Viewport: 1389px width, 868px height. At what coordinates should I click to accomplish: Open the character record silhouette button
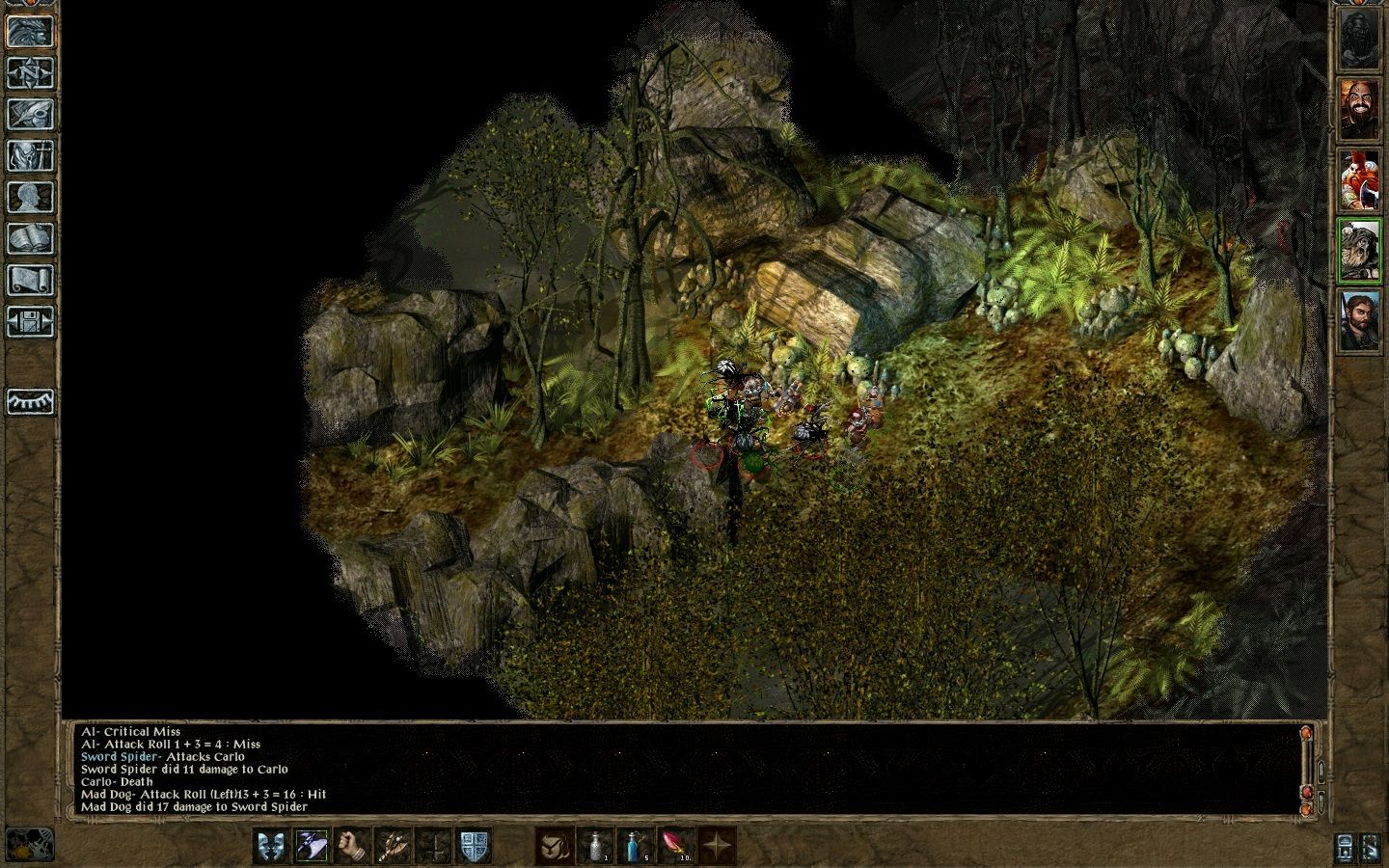pos(30,197)
